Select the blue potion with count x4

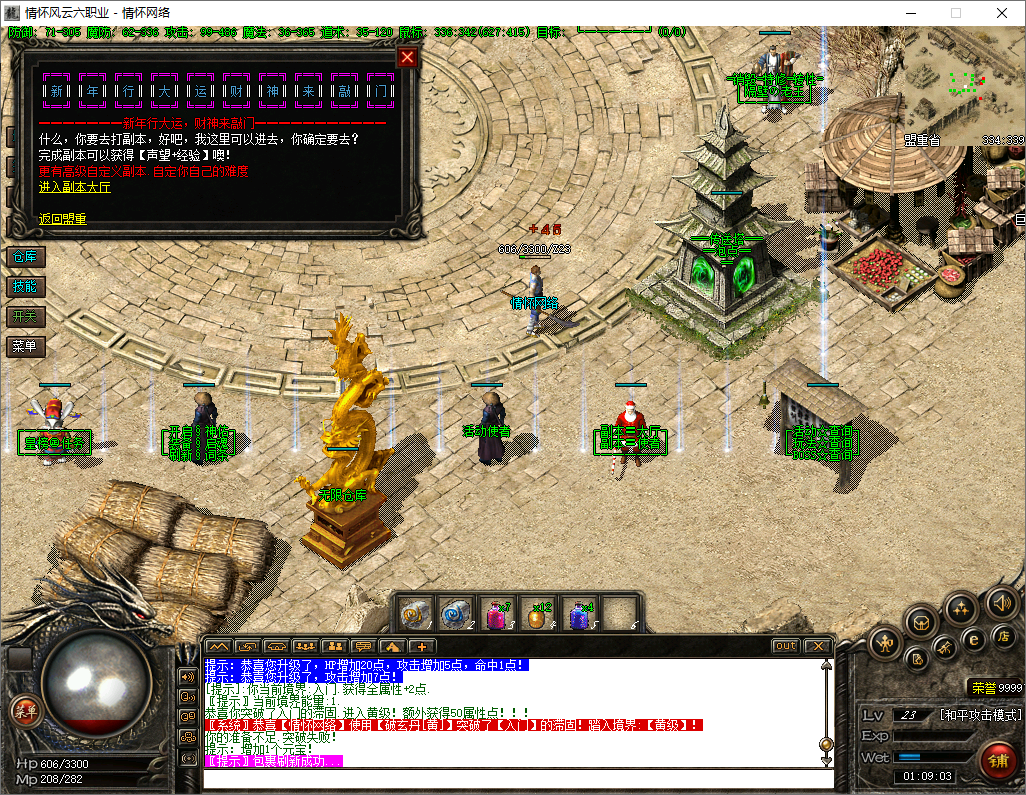(578, 613)
